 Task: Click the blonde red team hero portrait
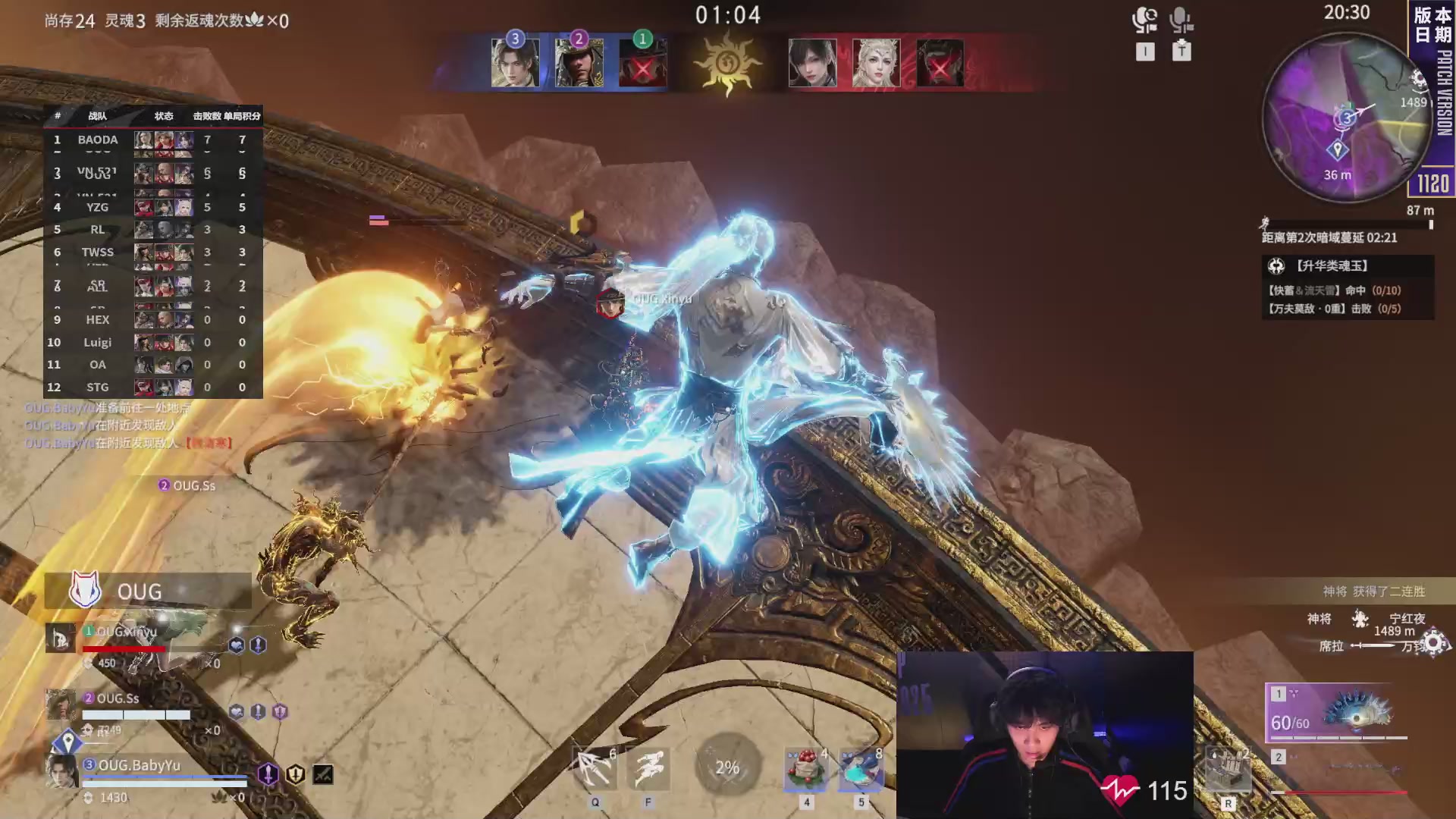[876, 63]
